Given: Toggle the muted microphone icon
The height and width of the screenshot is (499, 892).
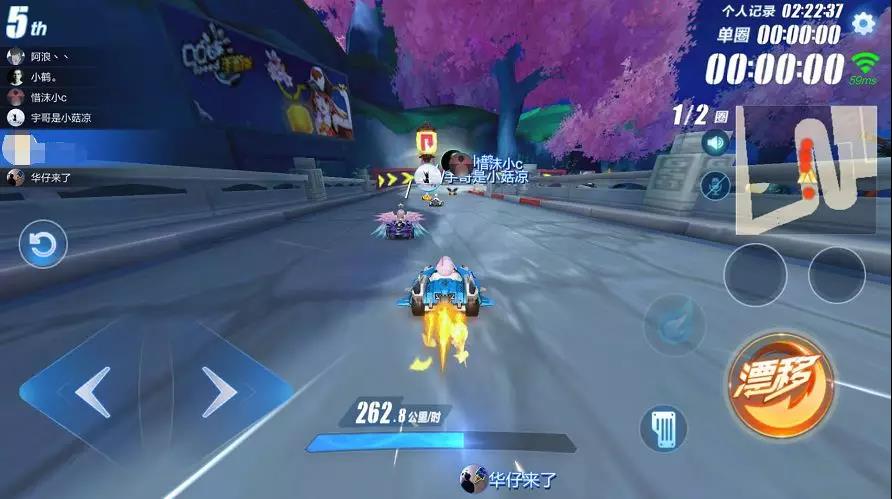Looking at the screenshot, I should click(x=715, y=184).
